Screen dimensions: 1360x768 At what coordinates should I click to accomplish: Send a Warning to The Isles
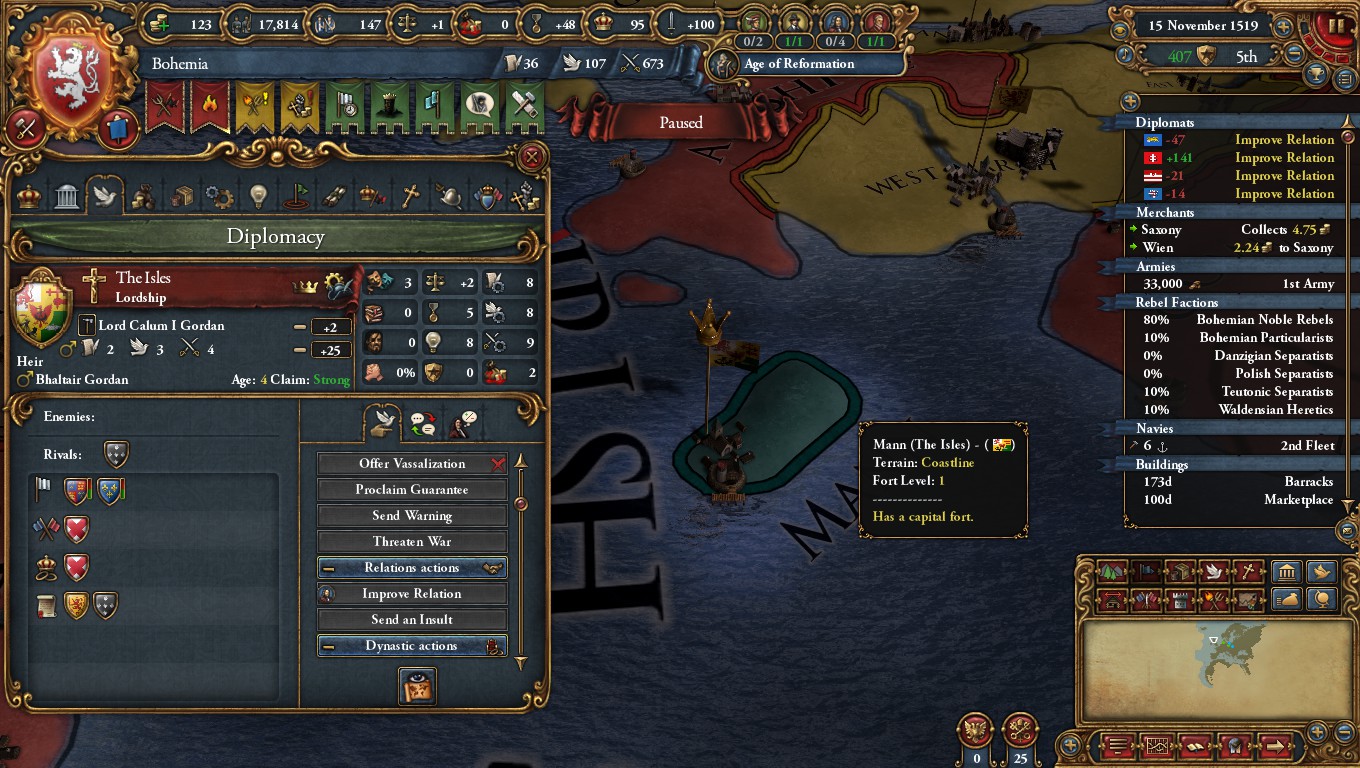[412, 515]
